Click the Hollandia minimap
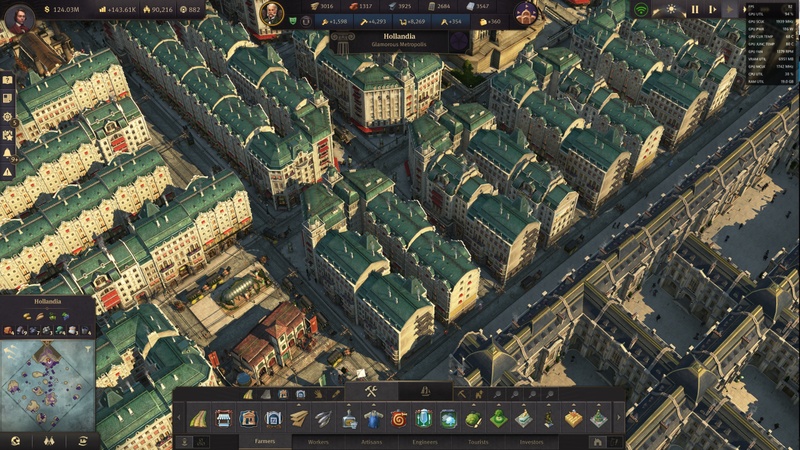Screen dimensions: 800x450 coord(48,385)
